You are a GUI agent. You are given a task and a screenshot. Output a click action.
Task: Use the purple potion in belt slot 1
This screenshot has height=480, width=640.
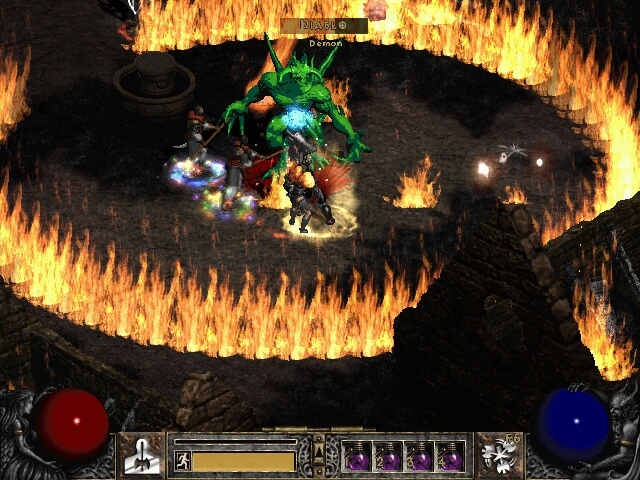(357, 458)
